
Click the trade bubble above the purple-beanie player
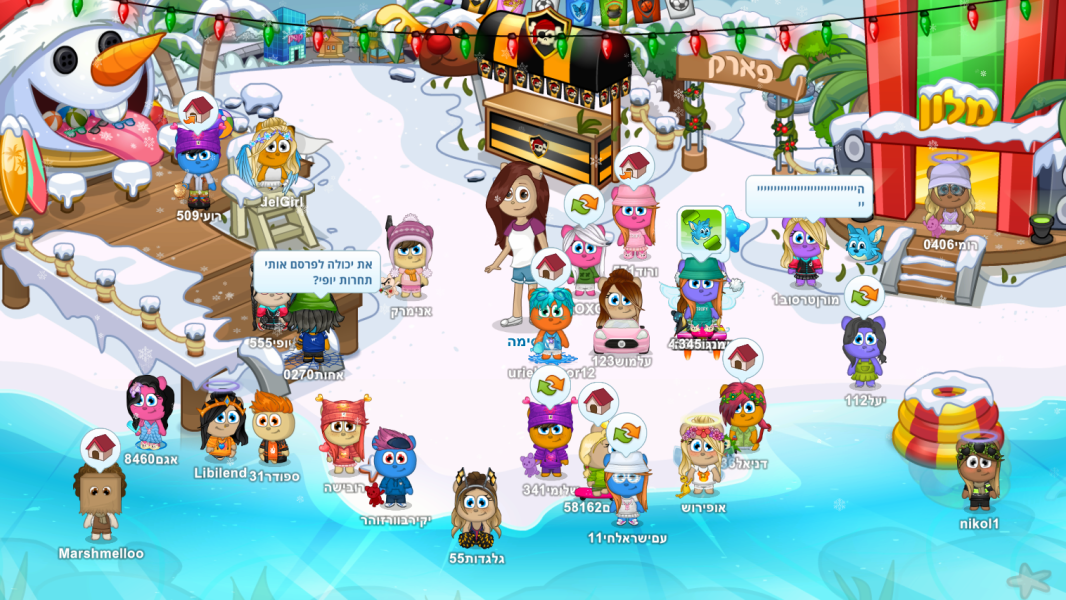pyautogui.click(x=549, y=385)
